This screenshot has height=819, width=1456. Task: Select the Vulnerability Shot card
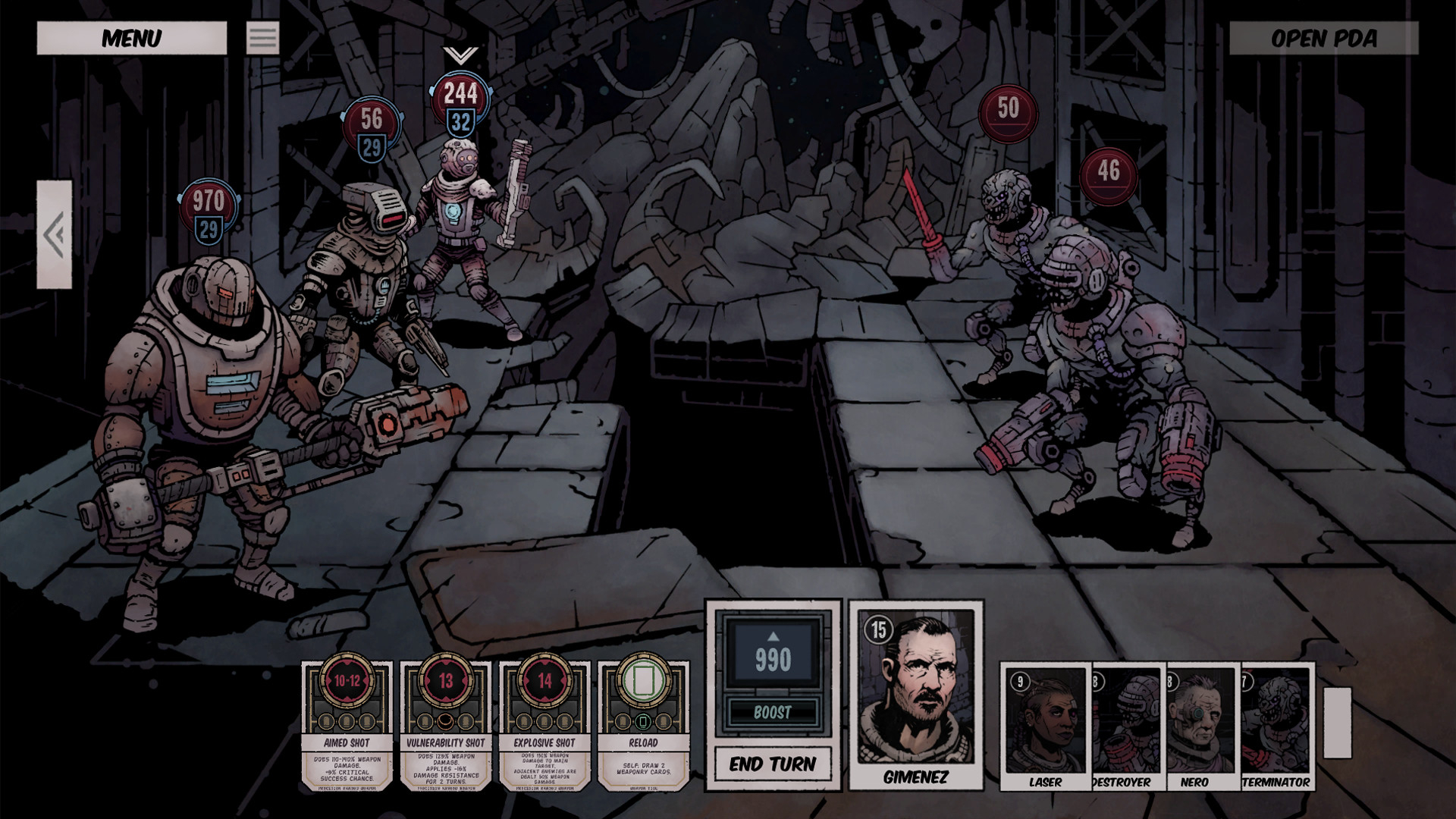click(x=446, y=726)
